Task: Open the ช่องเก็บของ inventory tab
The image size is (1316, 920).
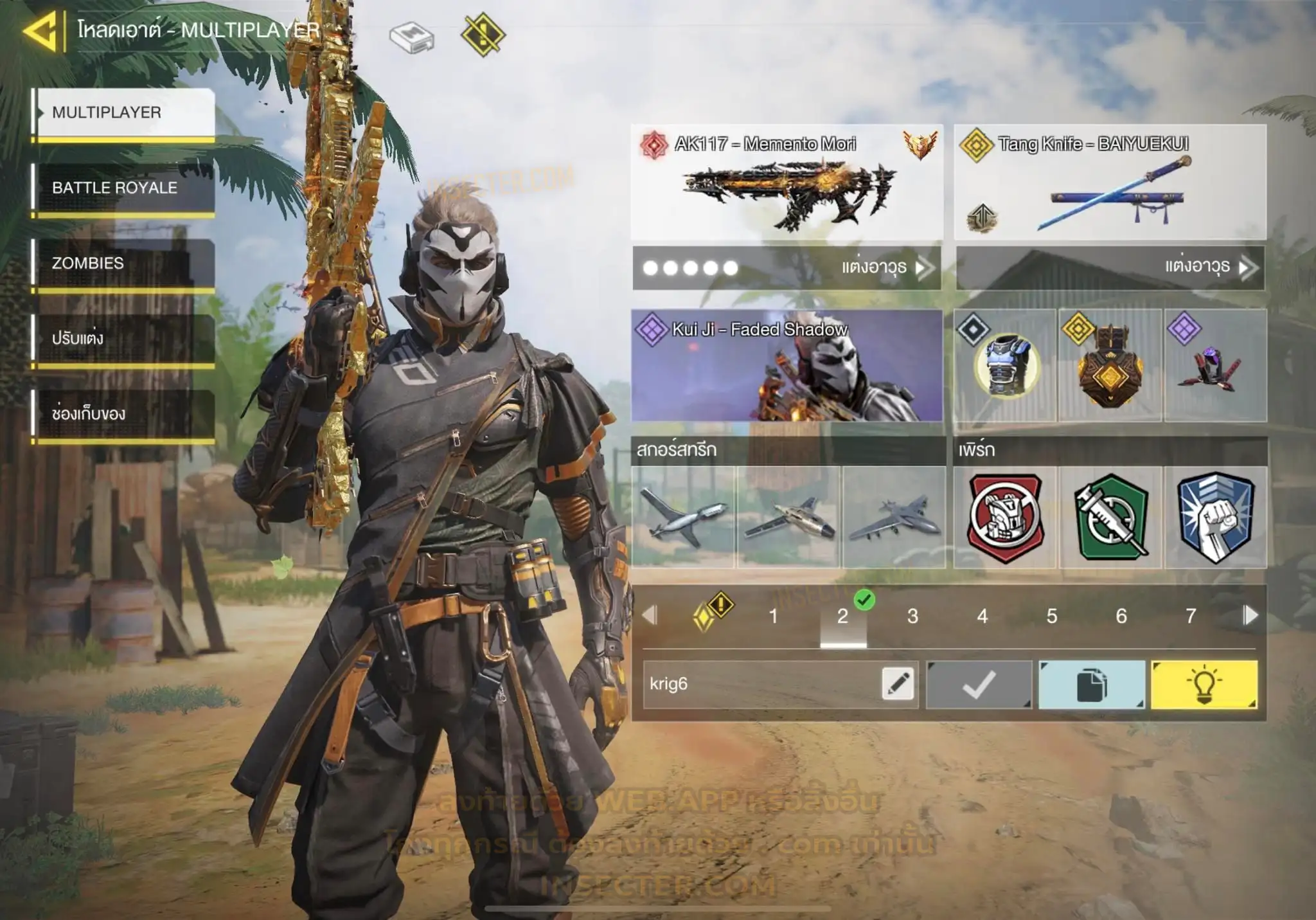Action: coord(123,414)
